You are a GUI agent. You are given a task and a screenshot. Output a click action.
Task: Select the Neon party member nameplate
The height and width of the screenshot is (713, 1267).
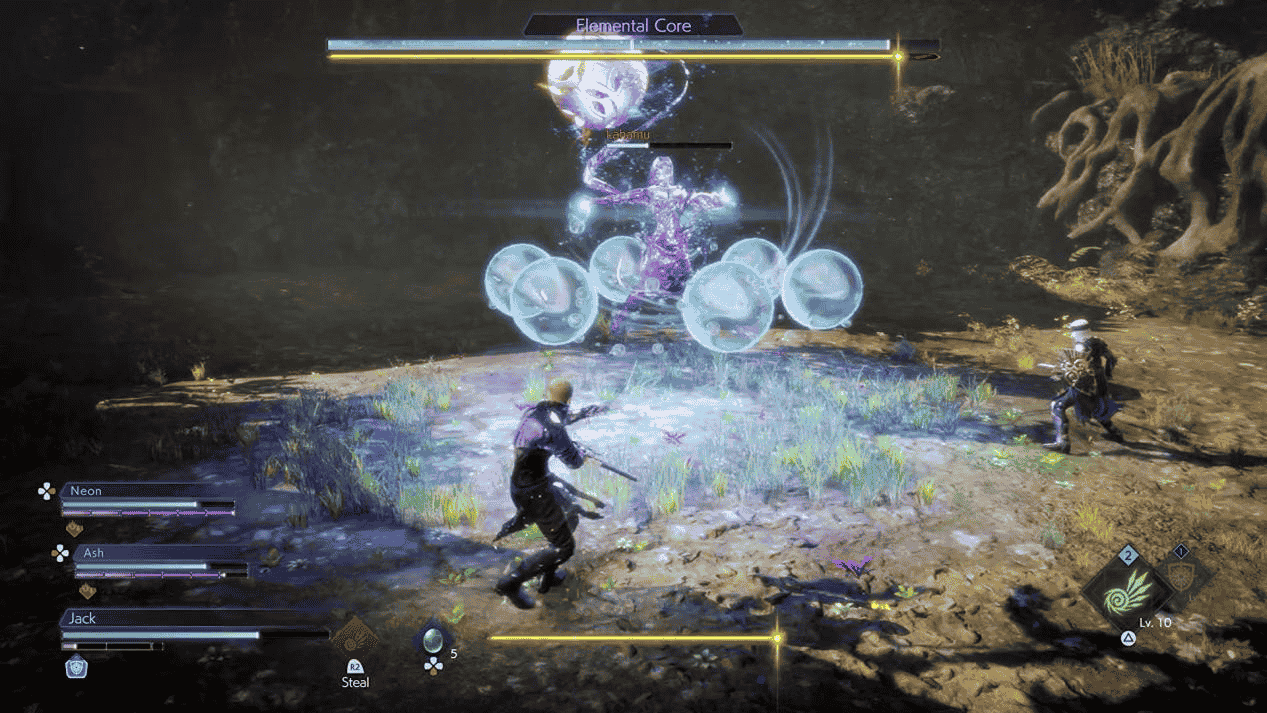(x=86, y=491)
